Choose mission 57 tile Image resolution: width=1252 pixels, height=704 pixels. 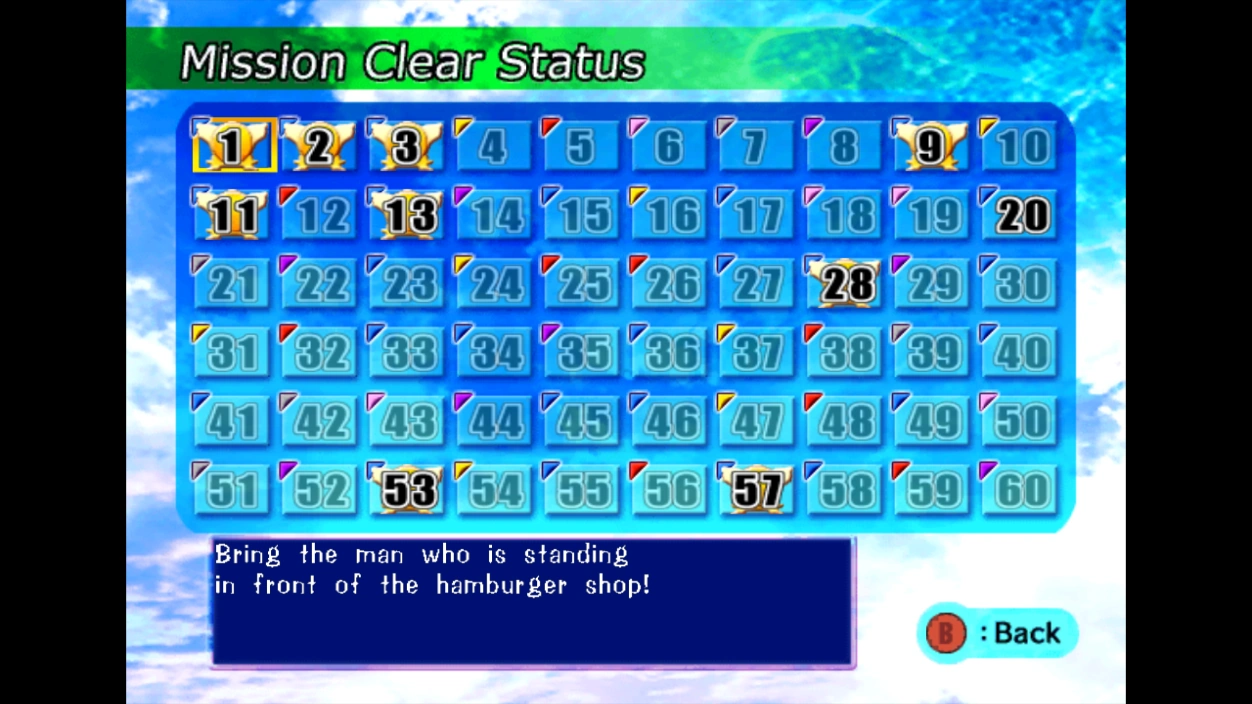click(757, 489)
